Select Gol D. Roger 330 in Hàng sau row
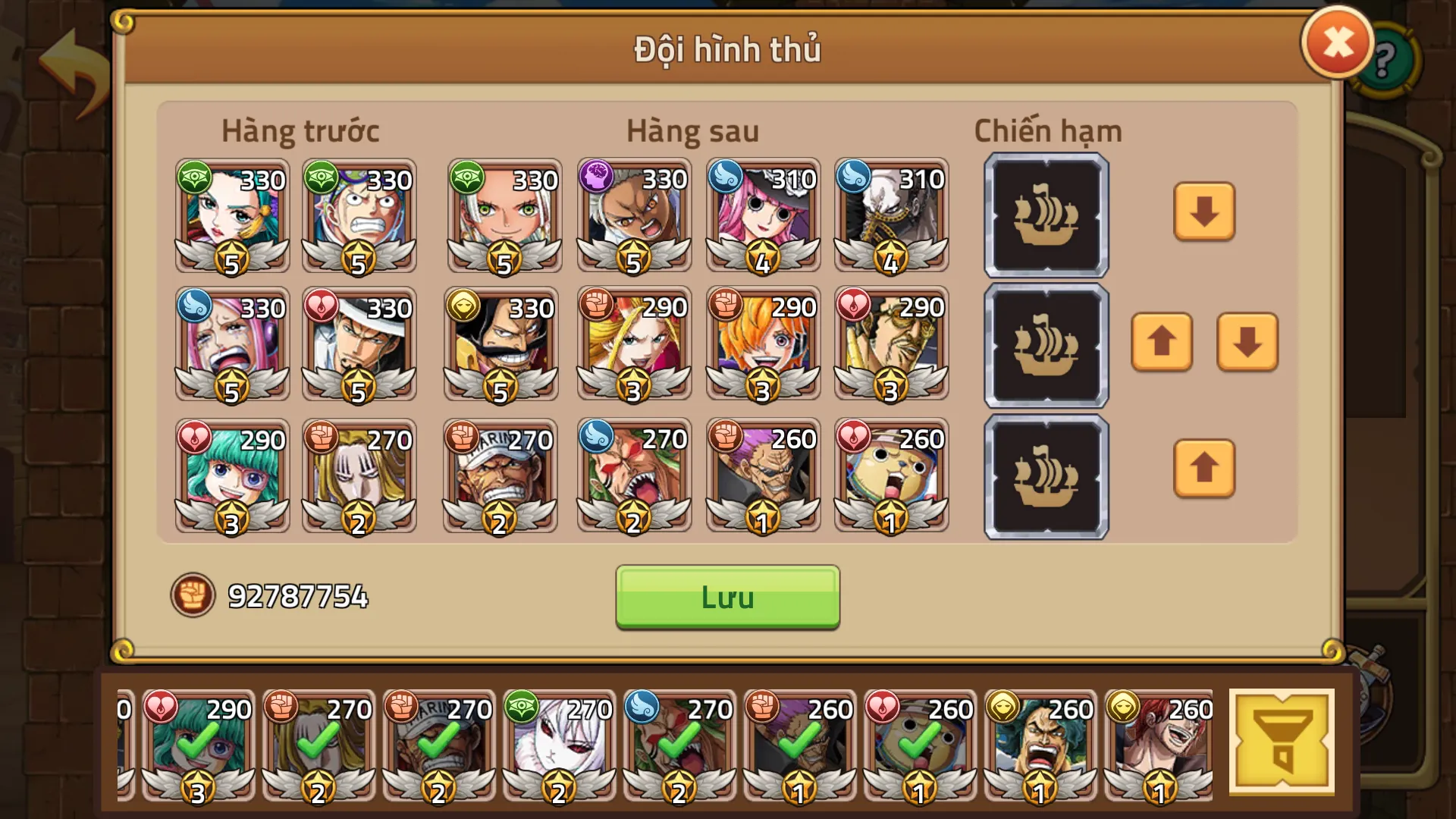Screen dimensions: 1456x819 tap(500, 345)
